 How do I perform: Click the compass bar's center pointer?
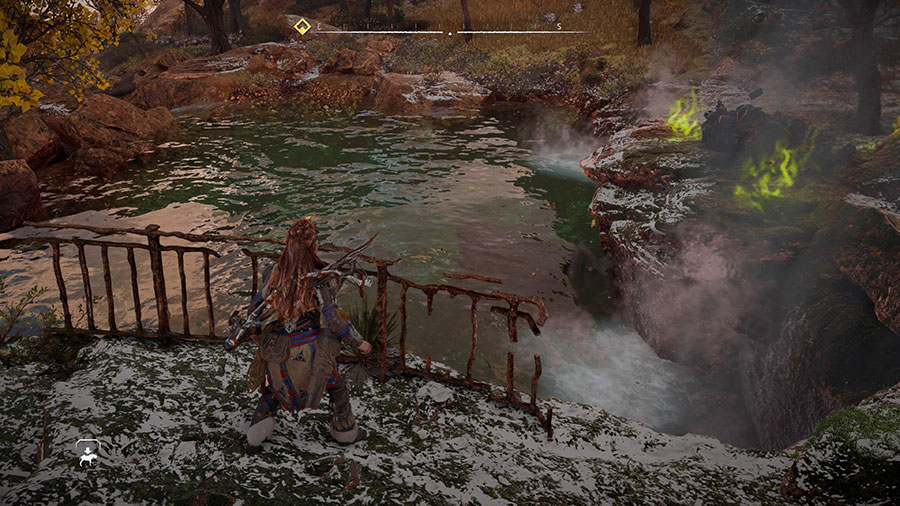click(449, 33)
